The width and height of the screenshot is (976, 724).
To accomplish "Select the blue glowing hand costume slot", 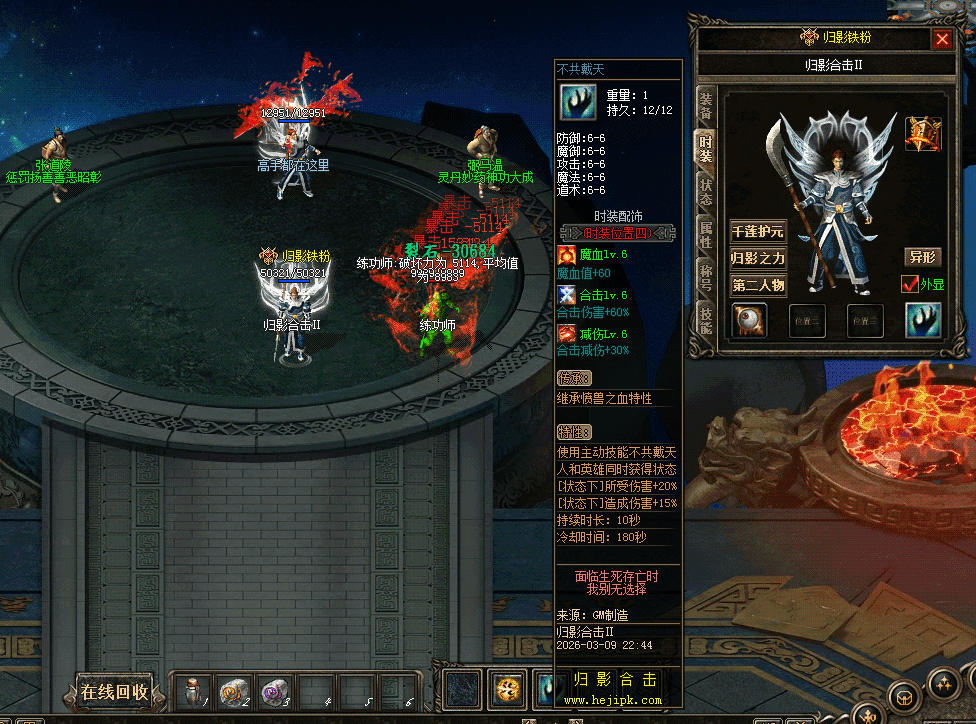I will pos(923,320).
